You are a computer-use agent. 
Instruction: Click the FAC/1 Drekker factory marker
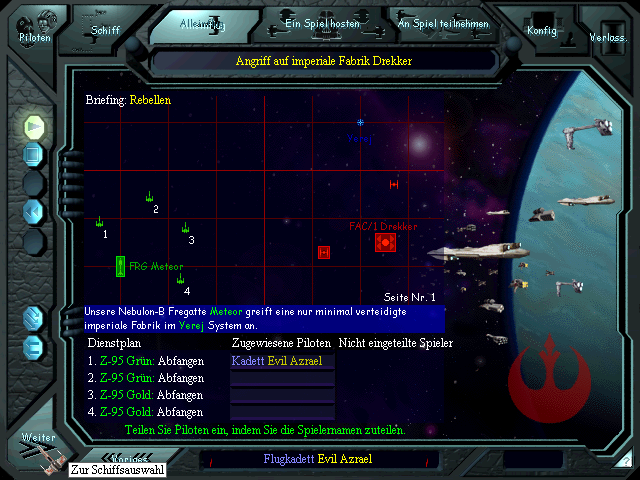[385, 242]
